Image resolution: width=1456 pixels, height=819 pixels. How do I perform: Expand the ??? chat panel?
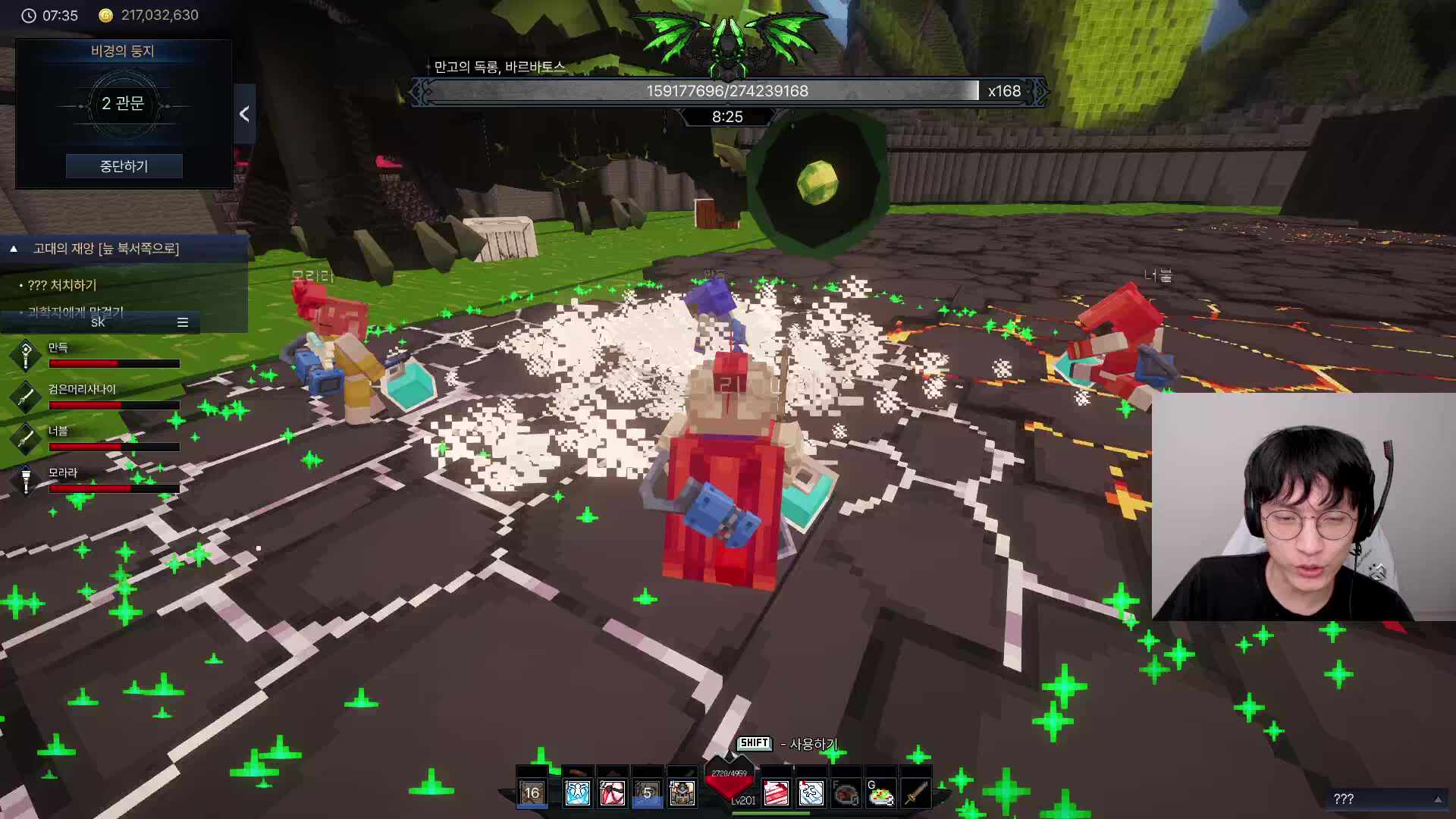tap(1438, 799)
